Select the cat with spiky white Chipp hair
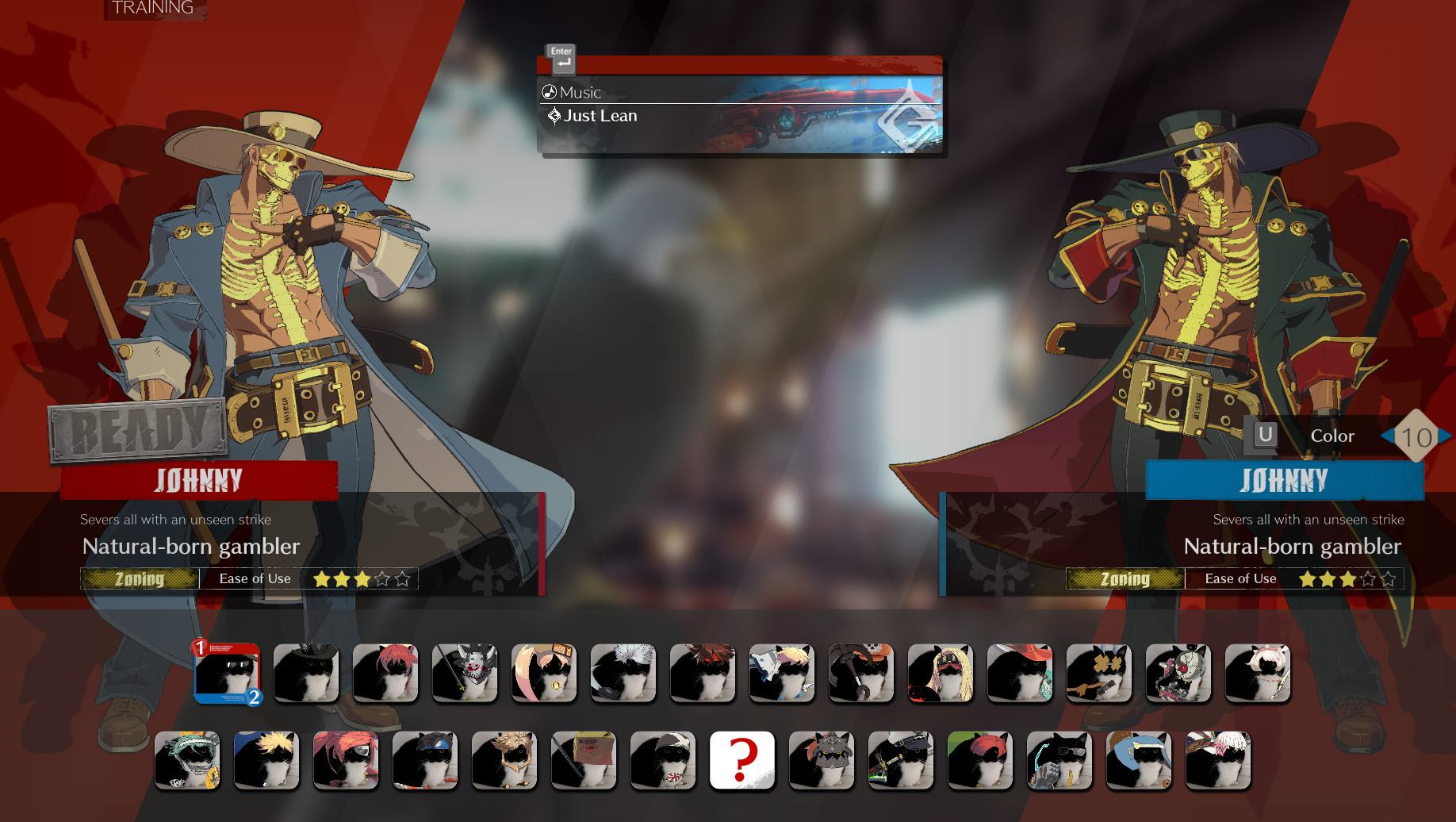This screenshot has height=822, width=1456. [623, 674]
